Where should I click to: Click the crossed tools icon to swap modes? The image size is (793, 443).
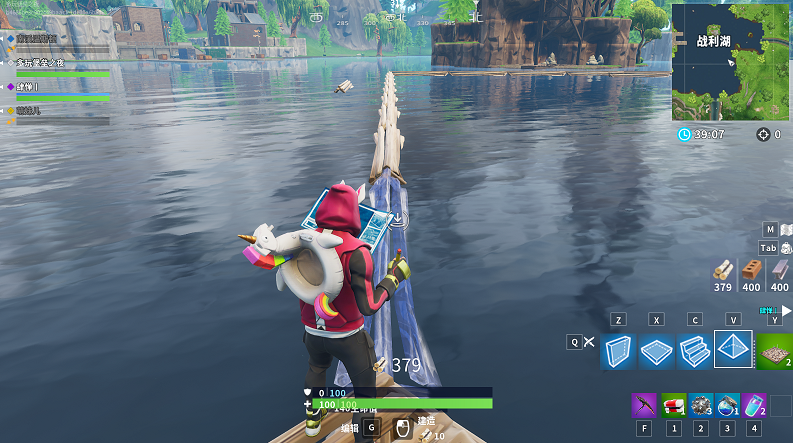tap(590, 342)
